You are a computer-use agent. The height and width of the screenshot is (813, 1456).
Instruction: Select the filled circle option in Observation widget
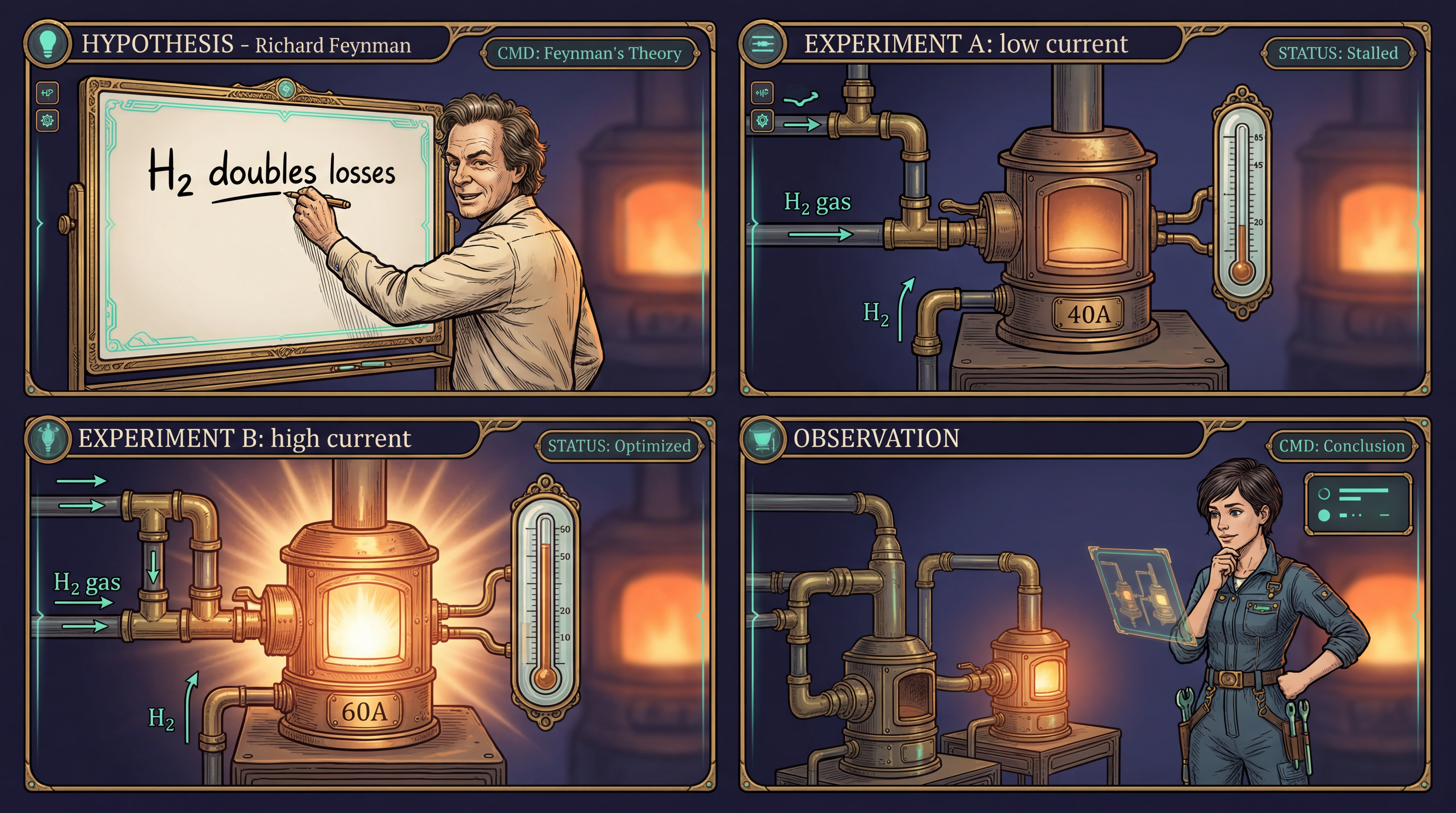(x=1324, y=515)
